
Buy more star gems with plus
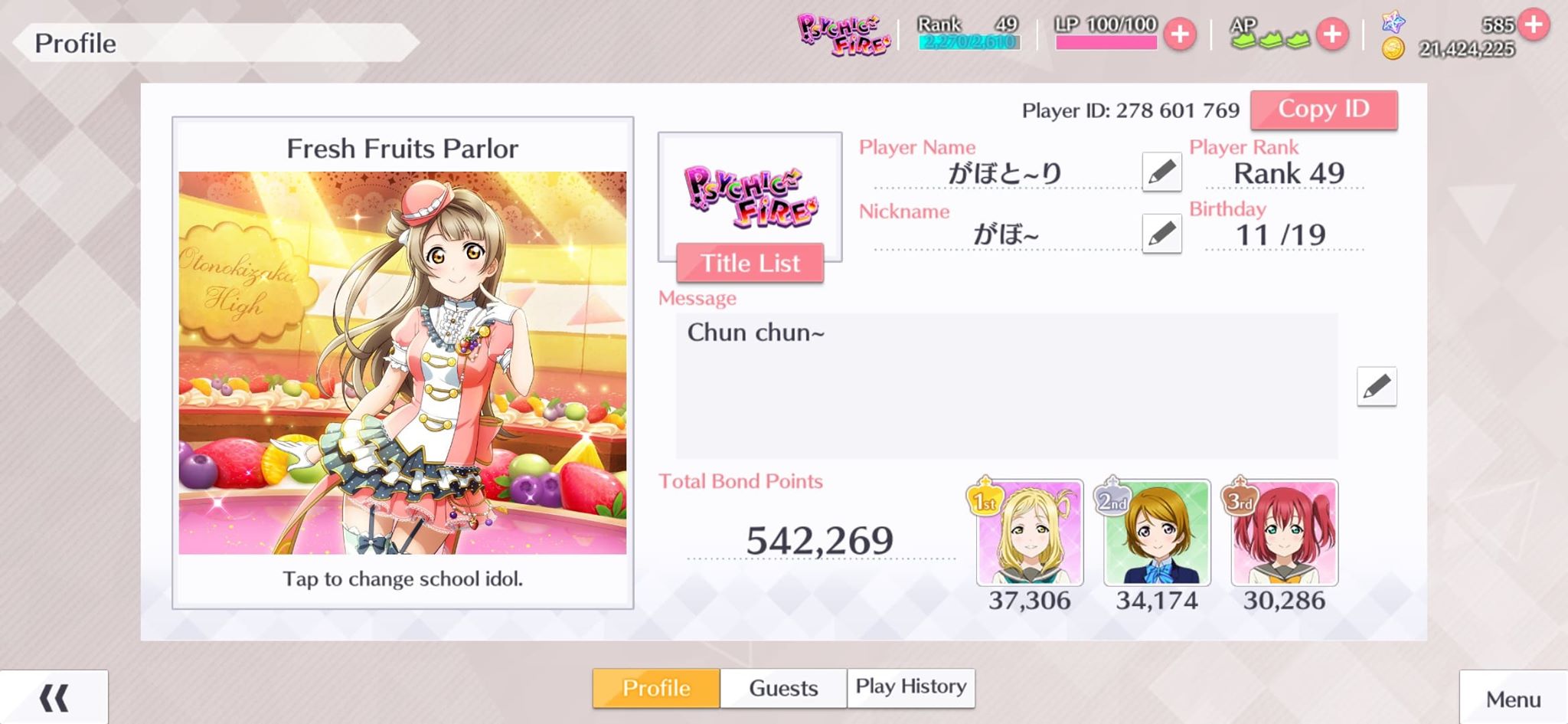coord(1534,24)
